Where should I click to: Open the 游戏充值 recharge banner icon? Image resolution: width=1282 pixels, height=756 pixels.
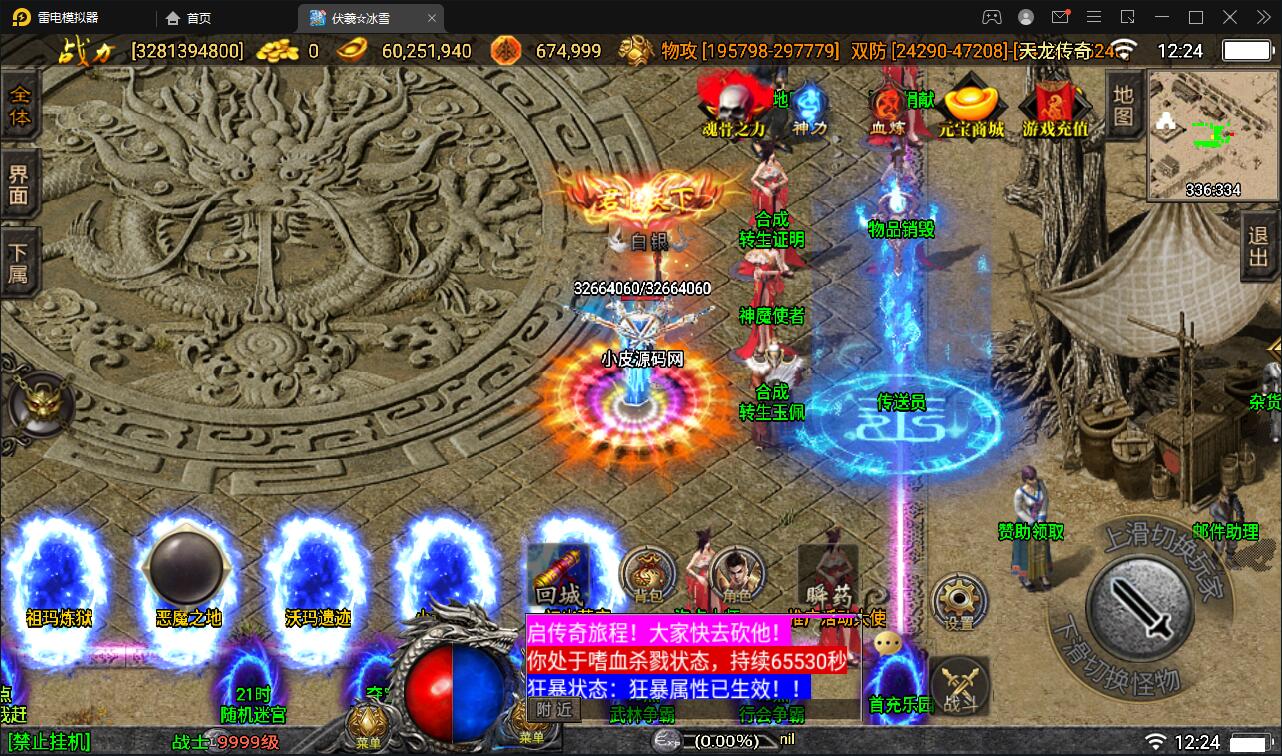click(x=1055, y=105)
